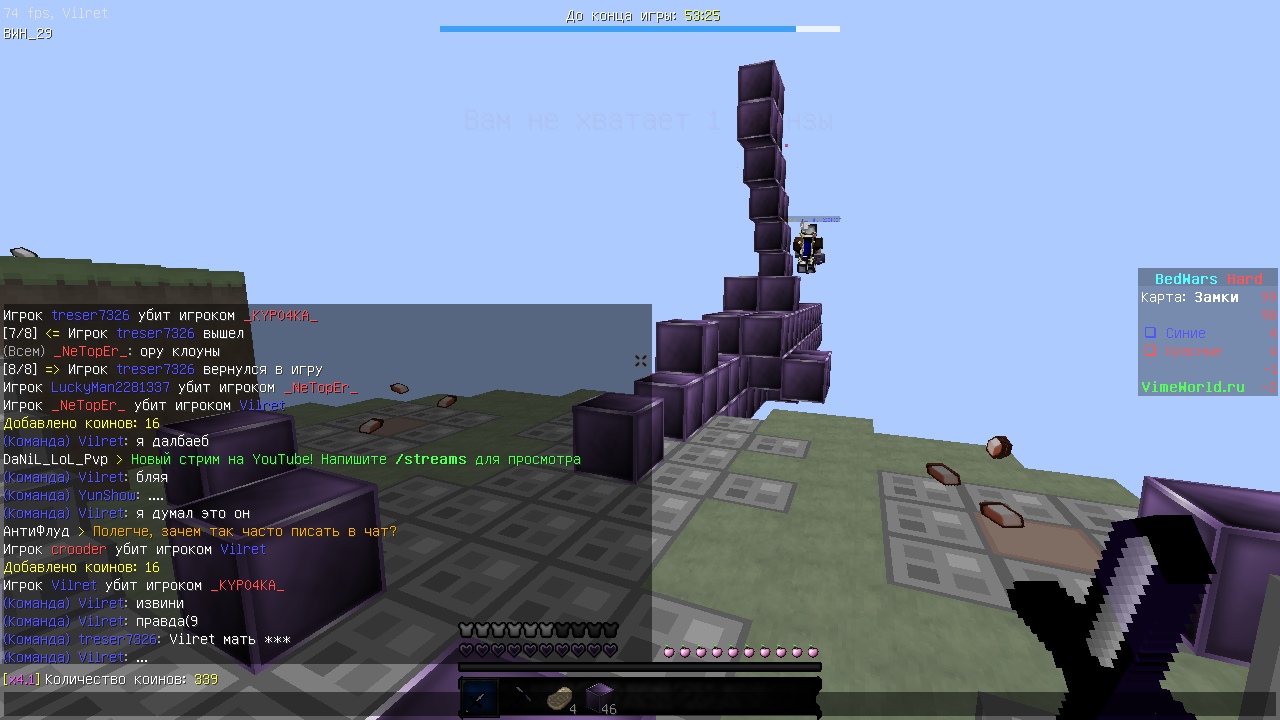Click the leftmost armor chestplate icon
1280x720 pixels.
point(466,629)
